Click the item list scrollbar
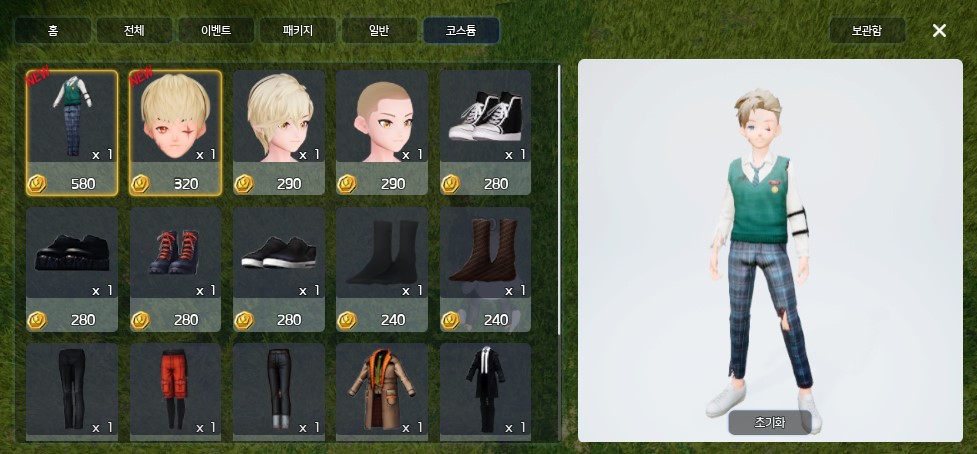Image resolution: width=977 pixels, height=454 pixels. [x=559, y=200]
